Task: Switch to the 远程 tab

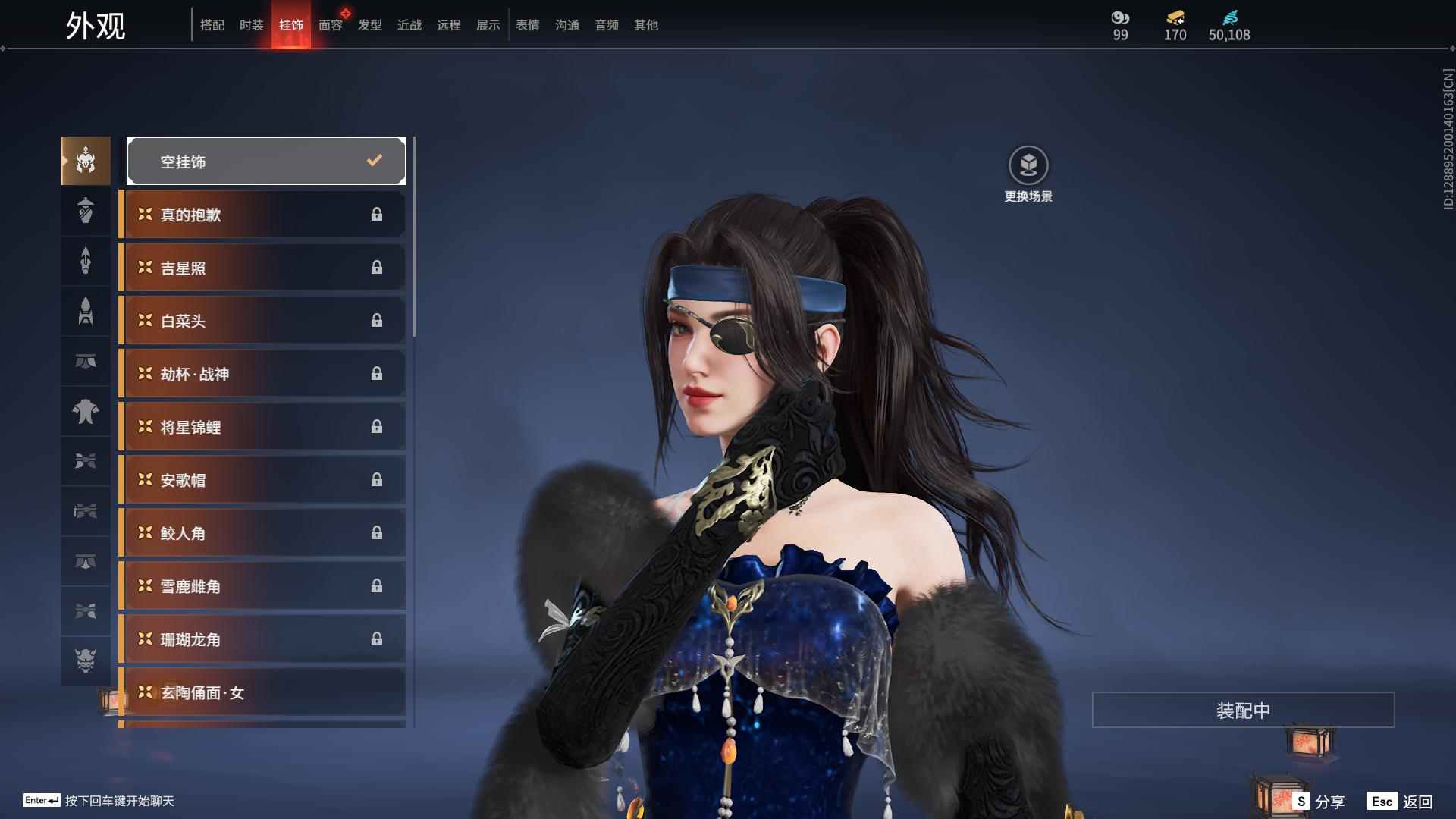Action: (448, 25)
